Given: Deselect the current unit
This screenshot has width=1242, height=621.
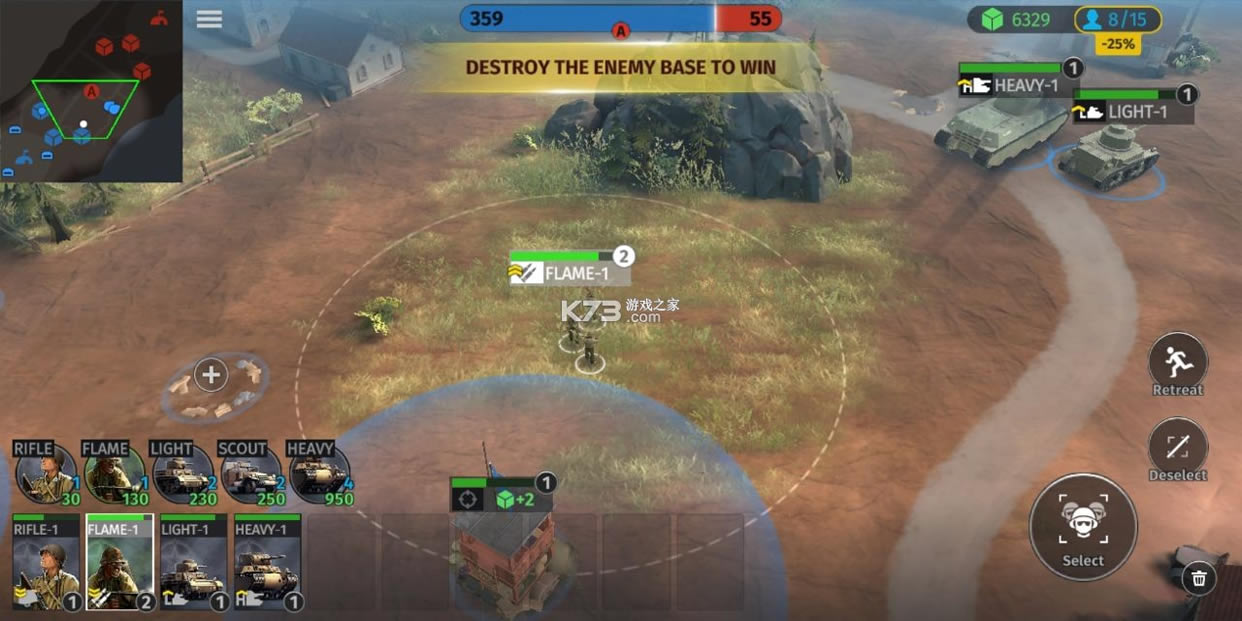Looking at the screenshot, I should pos(1177,447).
